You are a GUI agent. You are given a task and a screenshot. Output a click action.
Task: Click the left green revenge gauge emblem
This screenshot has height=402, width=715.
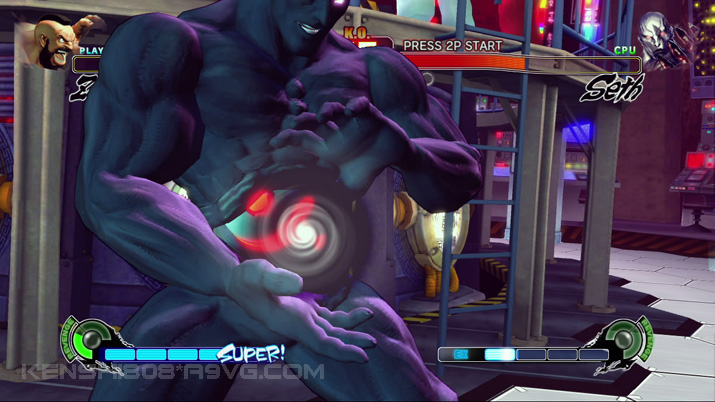[89, 340]
